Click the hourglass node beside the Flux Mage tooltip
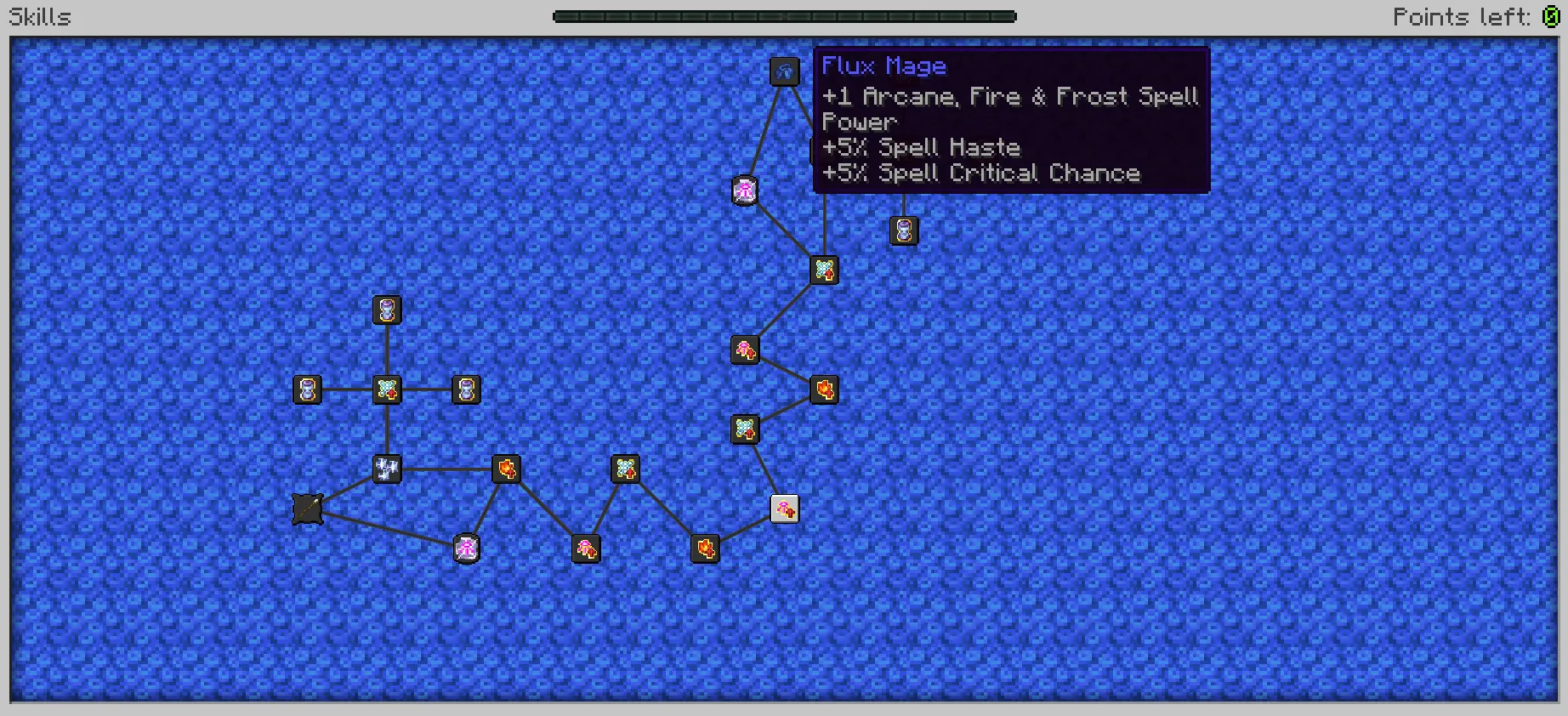The width and height of the screenshot is (1568, 716). pyautogui.click(x=903, y=231)
